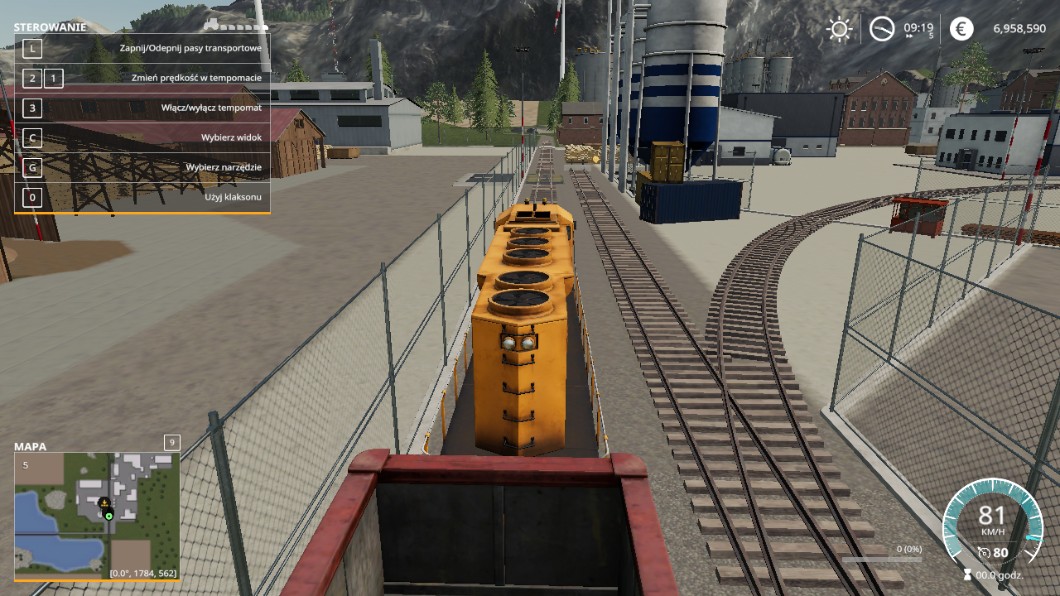Select the euro money icon

pyautogui.click(x=961, y=29)
